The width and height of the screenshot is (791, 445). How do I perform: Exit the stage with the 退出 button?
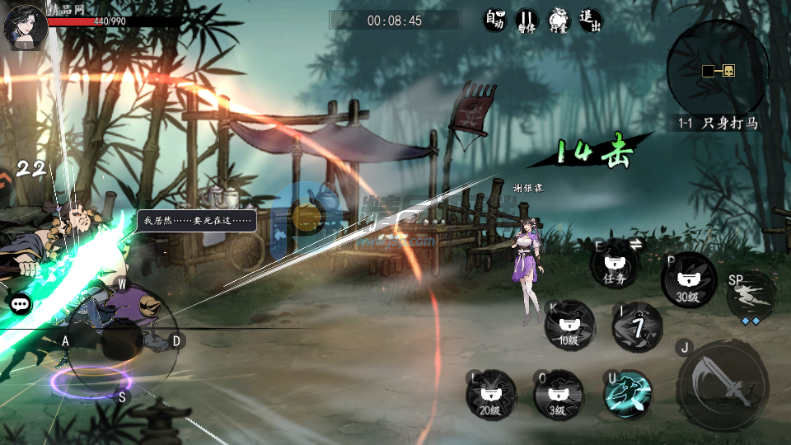pos(591,21)
